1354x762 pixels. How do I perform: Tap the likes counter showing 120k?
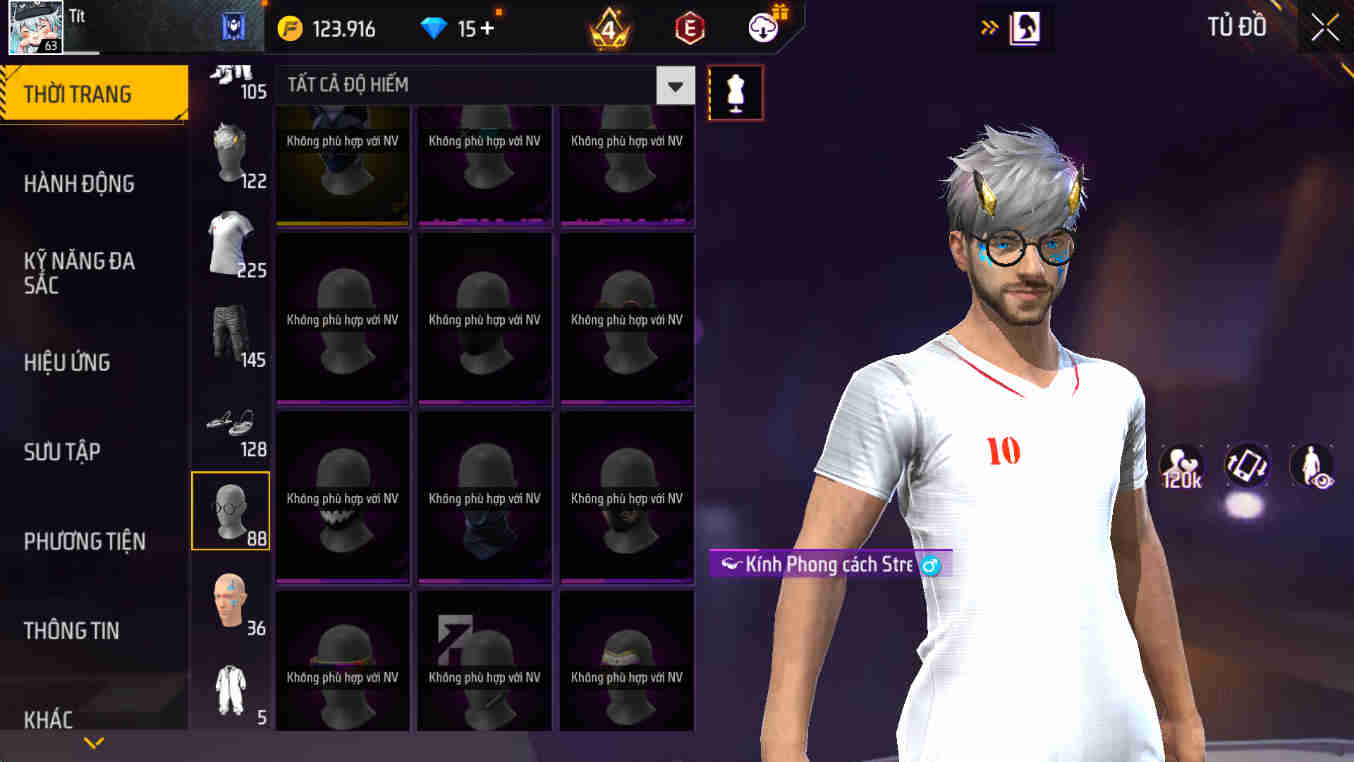1182,466
